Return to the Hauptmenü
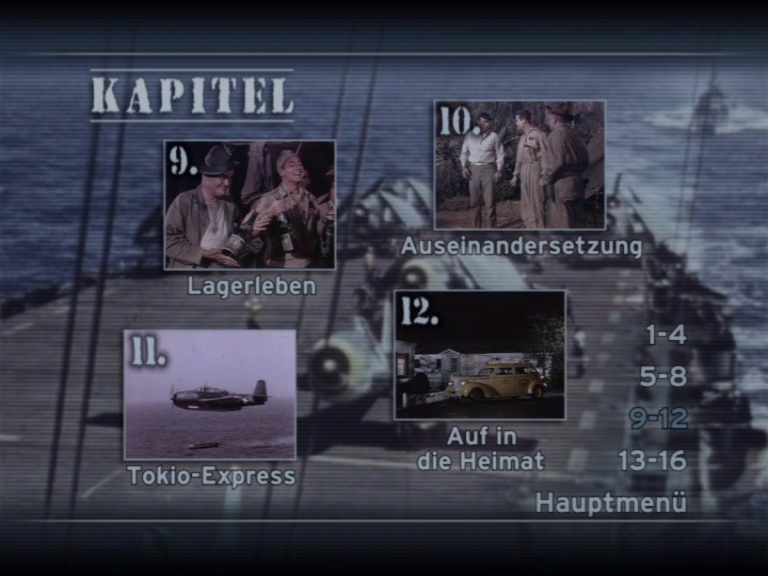This screenshot has height=576, width=768. [611, 503]
